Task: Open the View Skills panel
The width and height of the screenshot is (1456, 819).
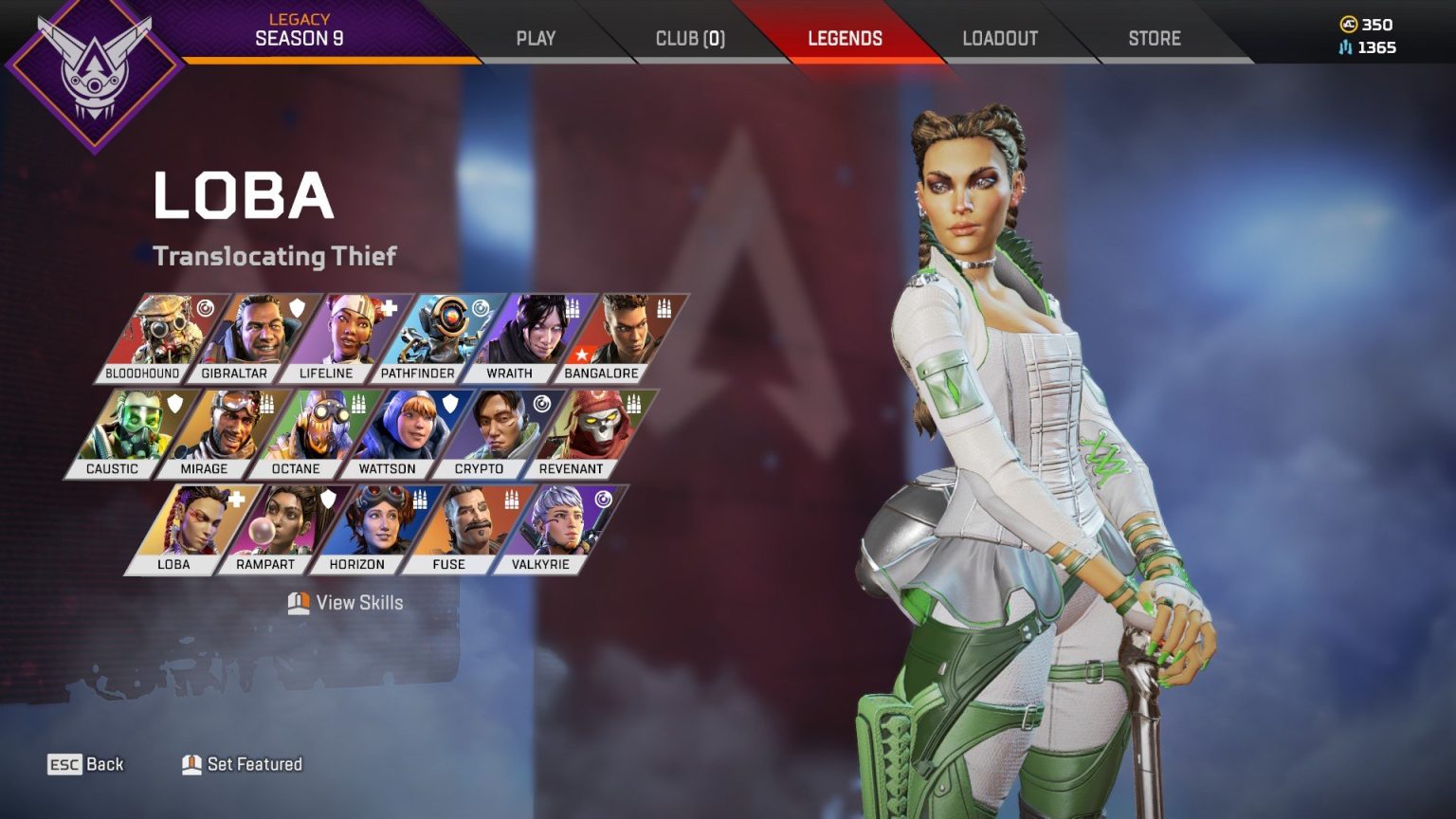Action: (x=347, y=603)
